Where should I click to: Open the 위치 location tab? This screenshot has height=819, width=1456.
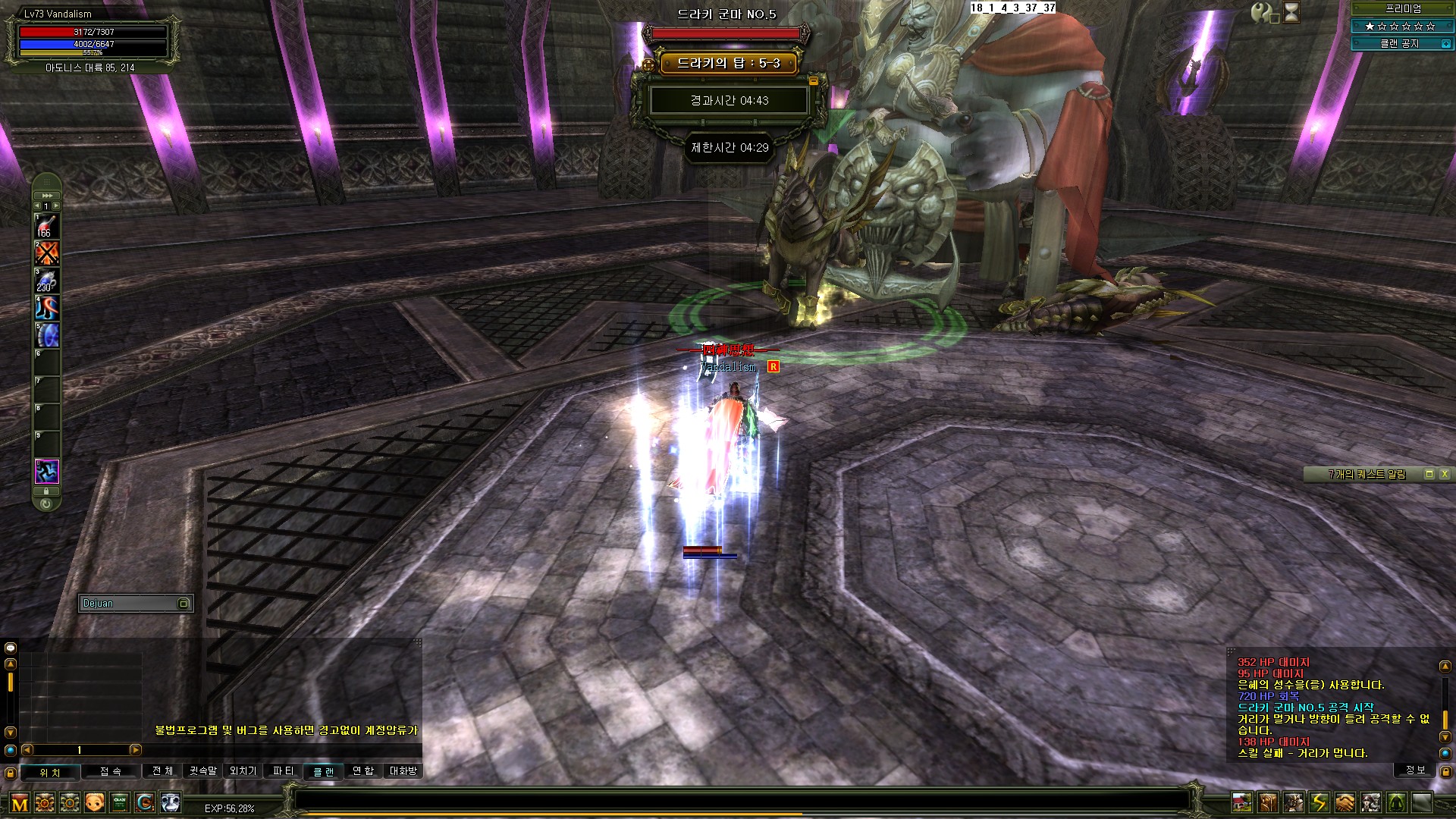(50, 772)
